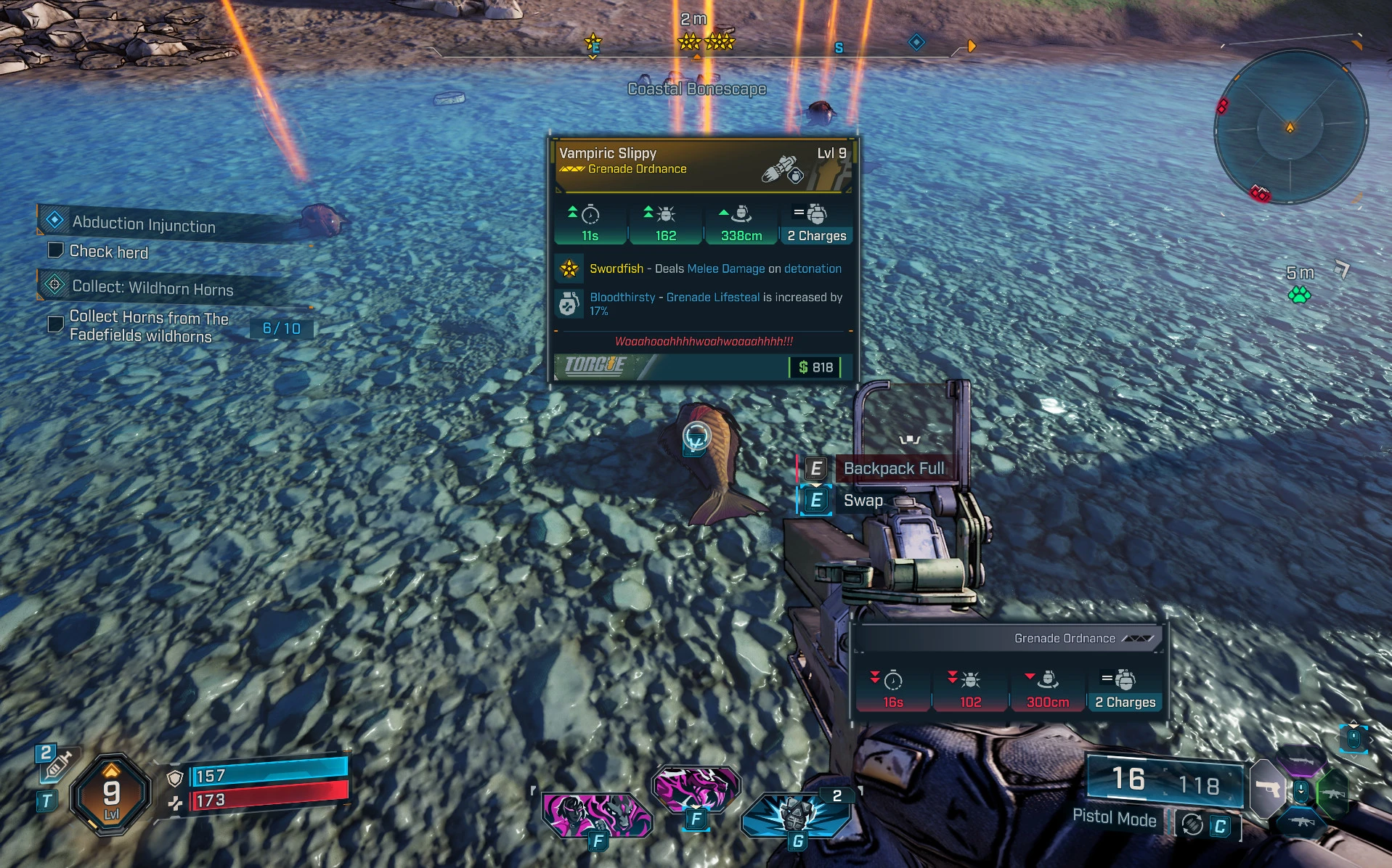1392x868 pixels.
Task: Select the equipped pistol weapon slot
Action: (x=1268, y=788)
